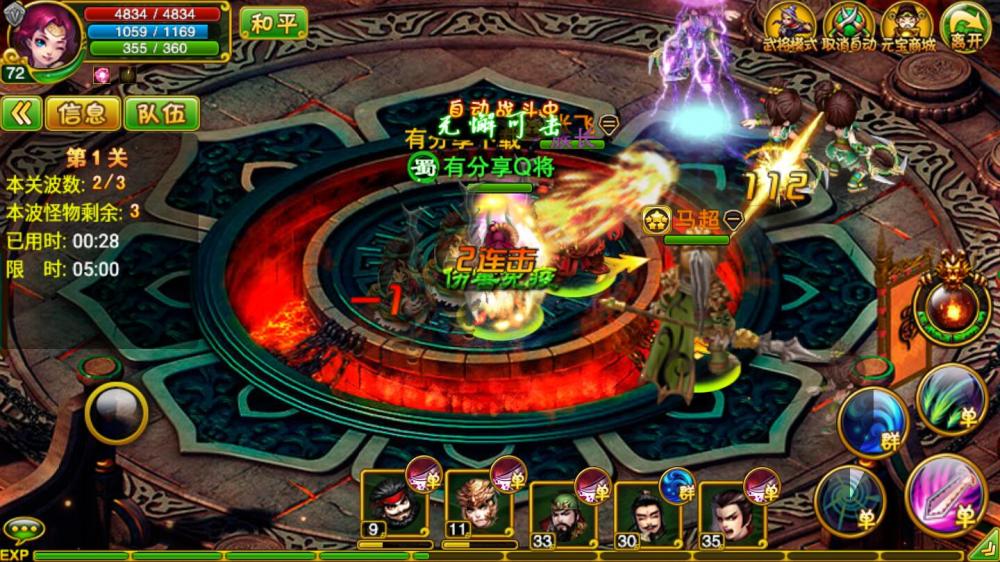Switch to the 信息 info tab
Image resolution: width=1000 pixels, height=562 pixels.
click(82, 113)
